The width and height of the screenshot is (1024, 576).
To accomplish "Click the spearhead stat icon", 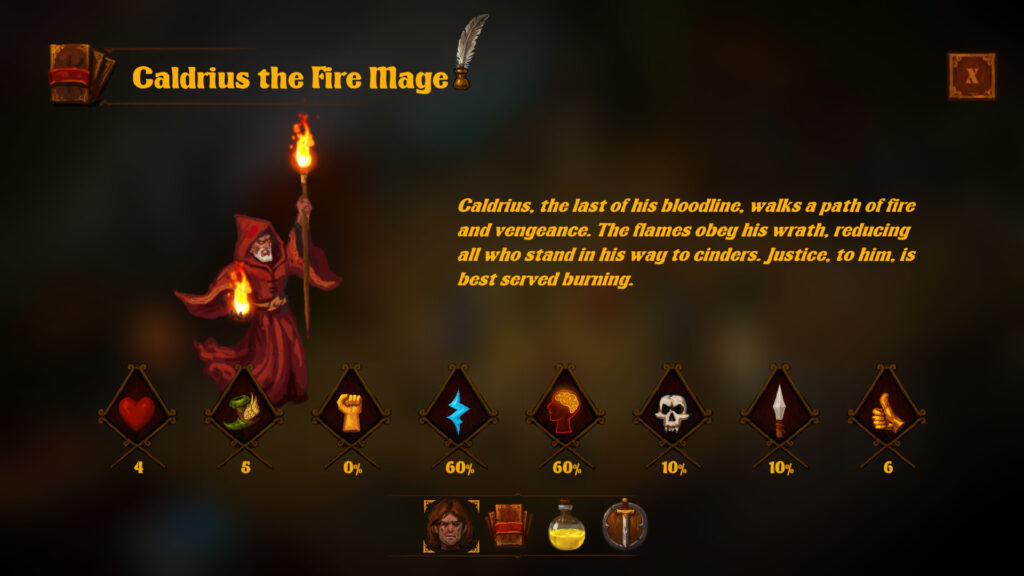I will coord(780,412).
